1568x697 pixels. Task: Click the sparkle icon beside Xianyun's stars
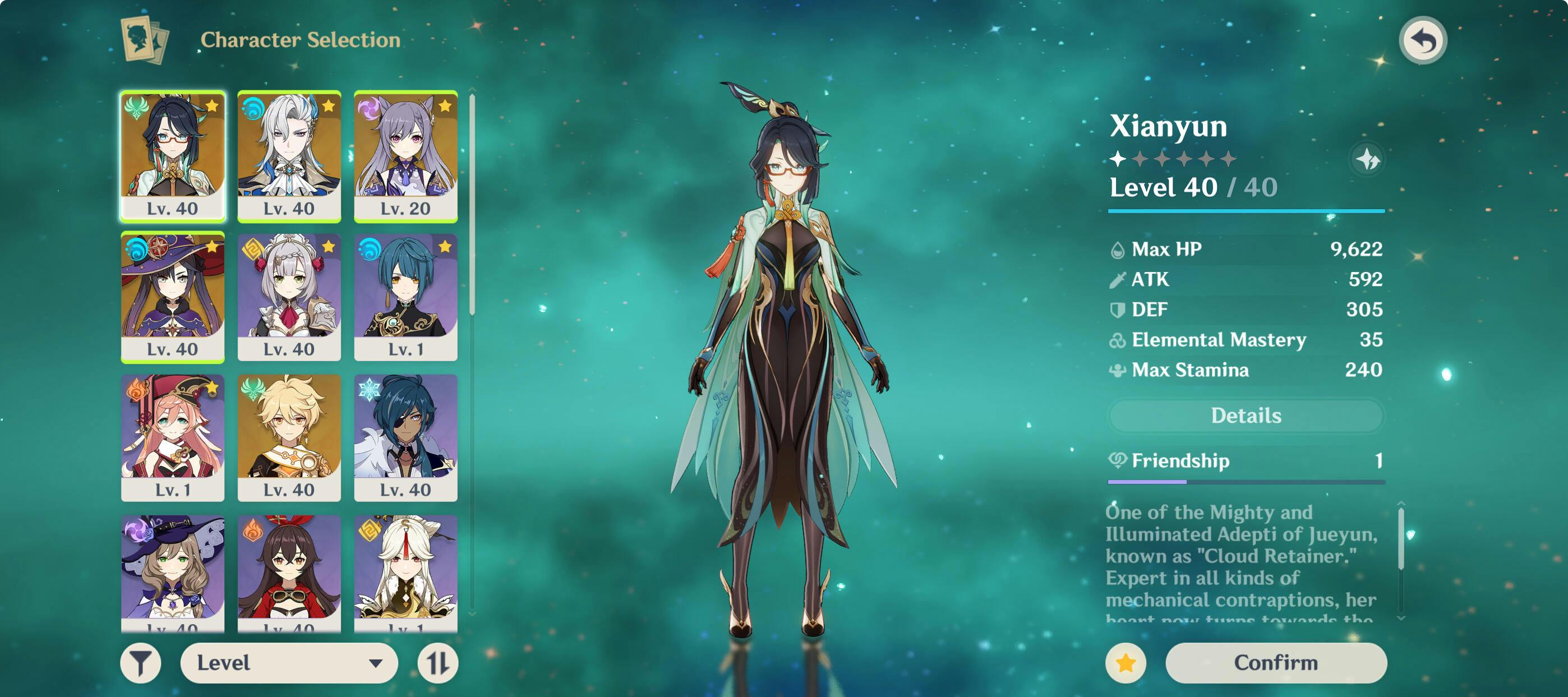coord(1367,159)
